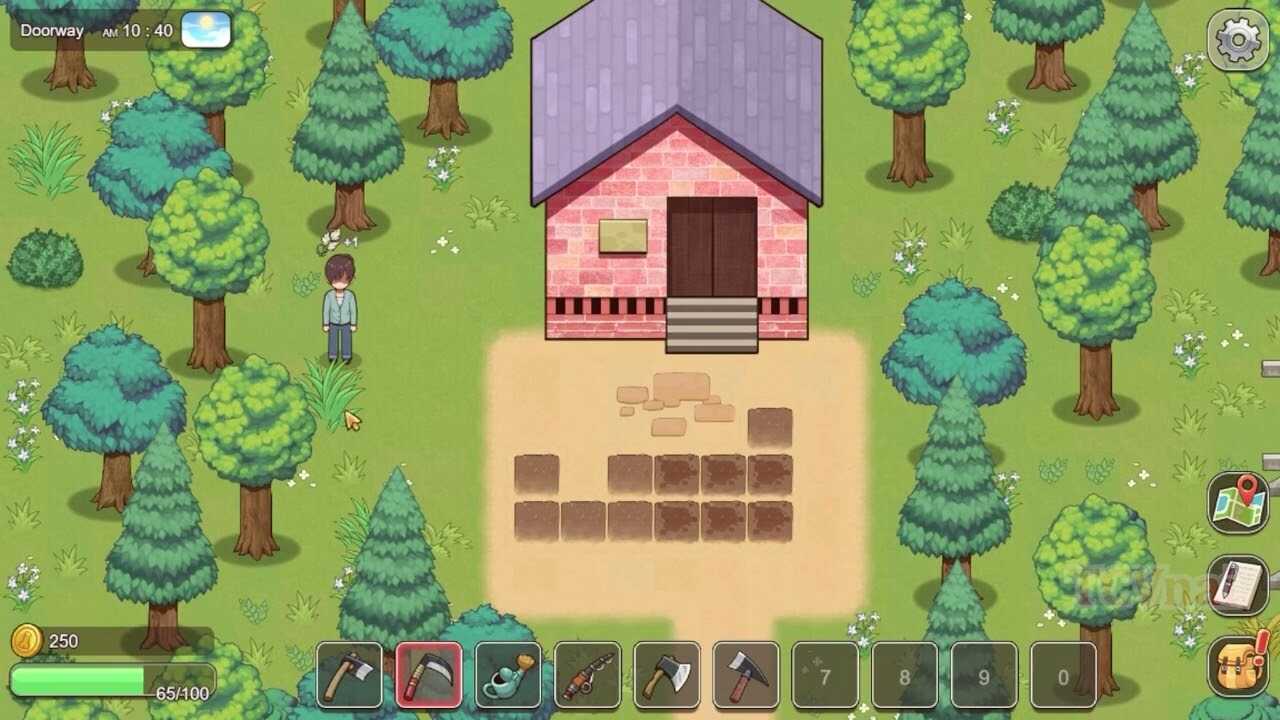Equip the watering can
Screen dimensions: 1280x720
coord(508,676)
